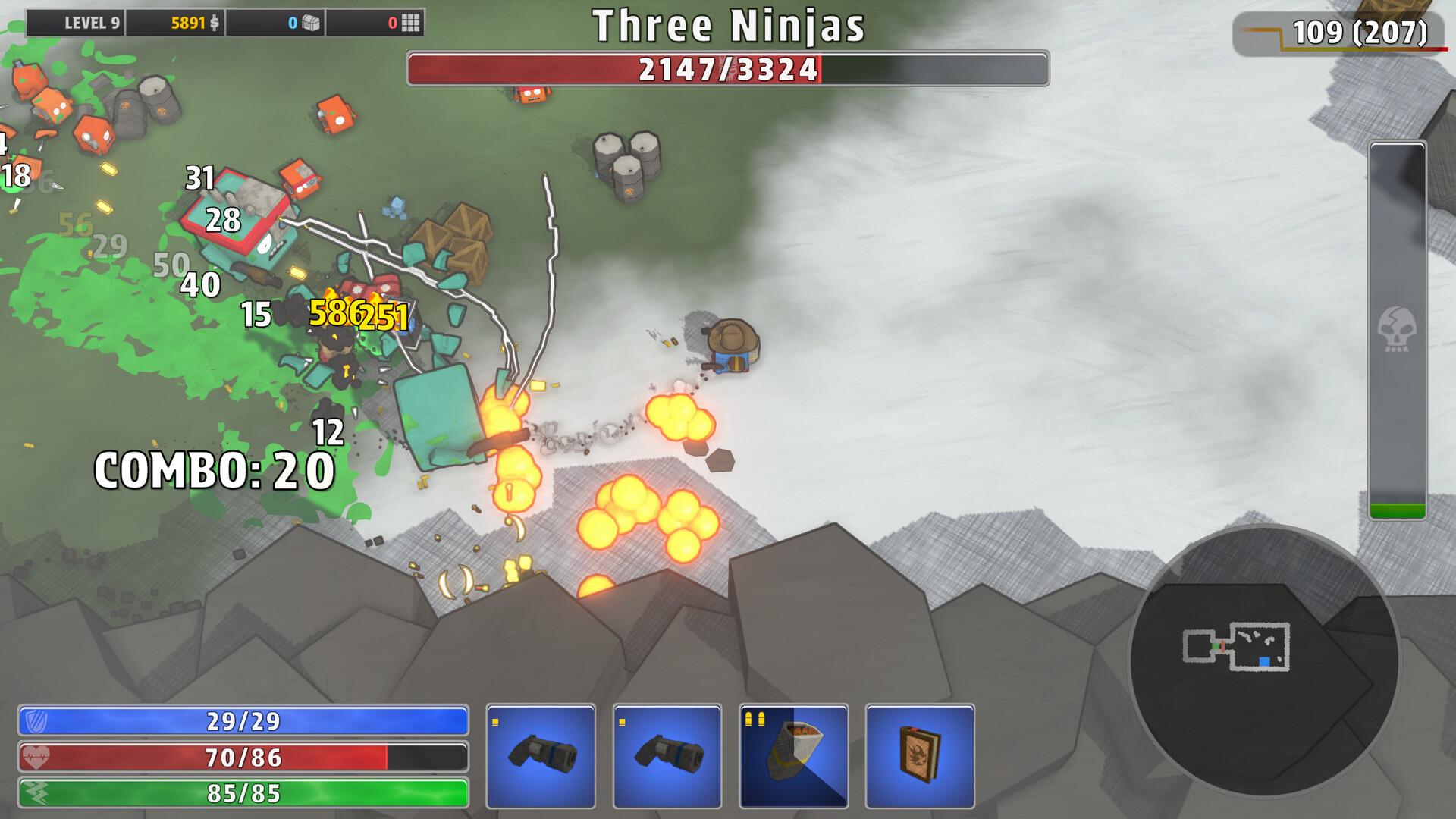
Task: Select the cone-shaped launcher slot on cooldown
Action: pos(793,755)
